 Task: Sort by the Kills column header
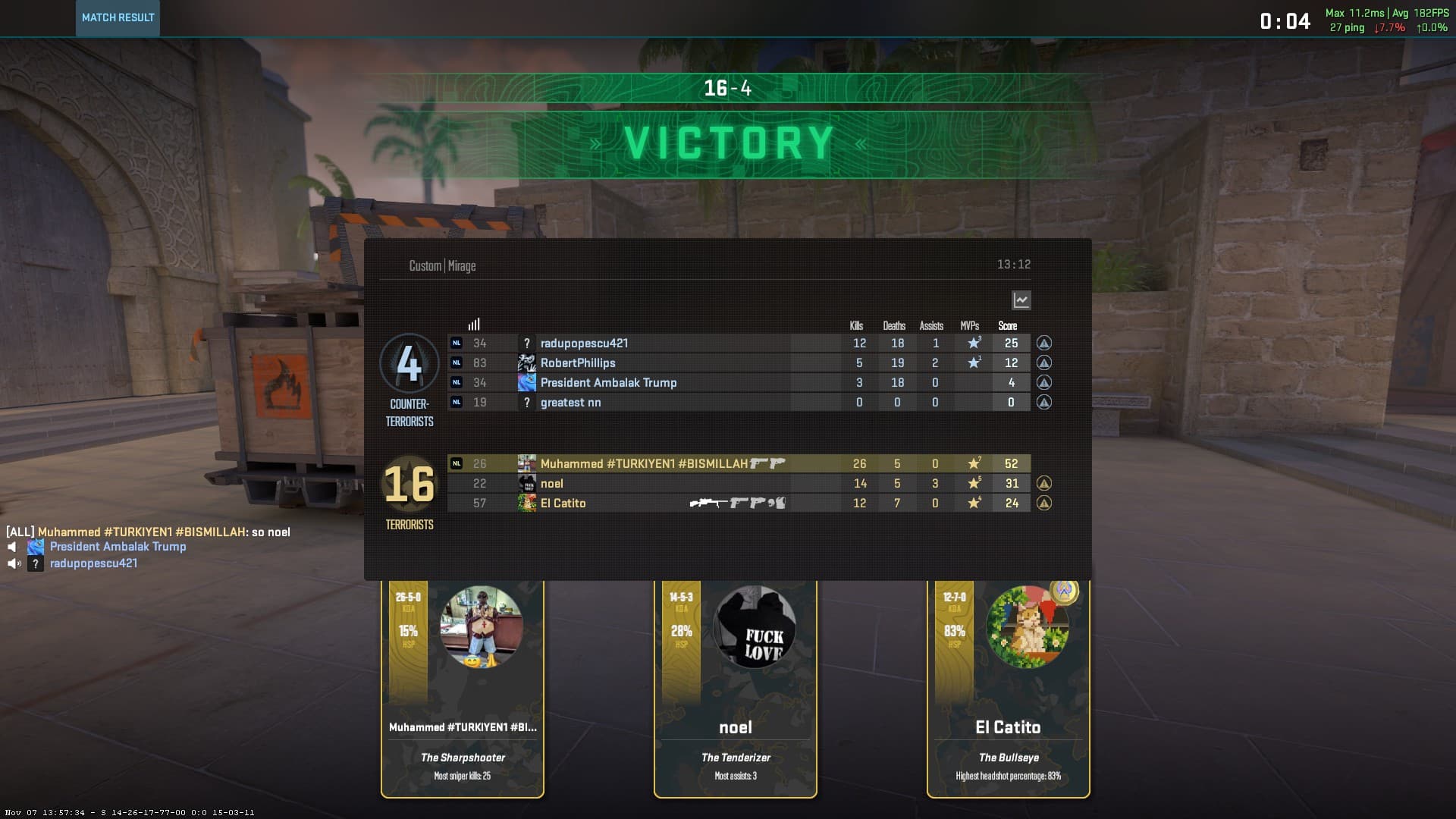click(856, 326)
